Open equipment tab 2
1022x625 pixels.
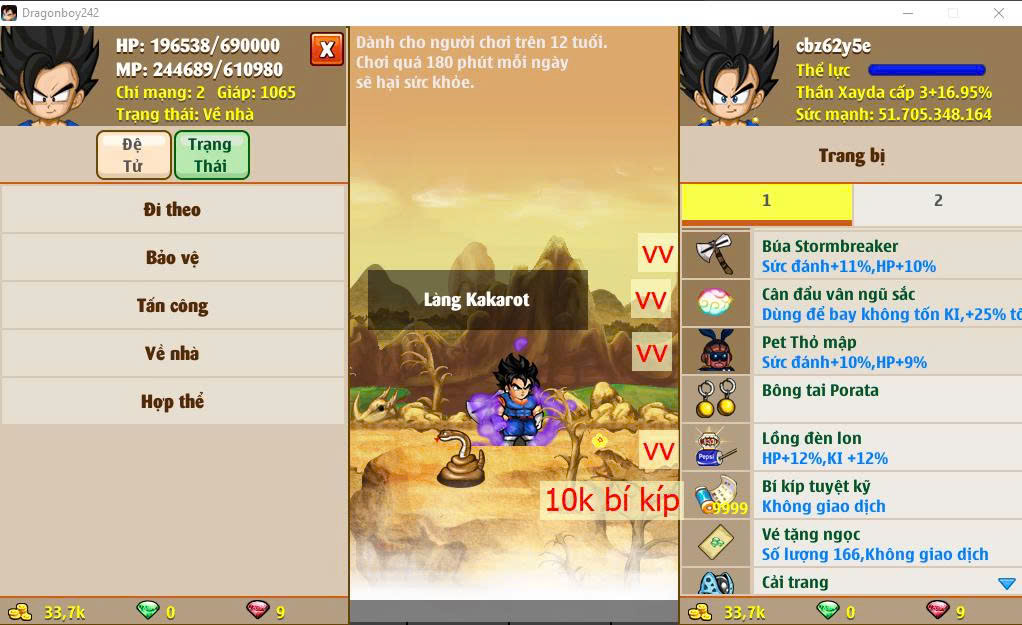click(x=937, y=201)
